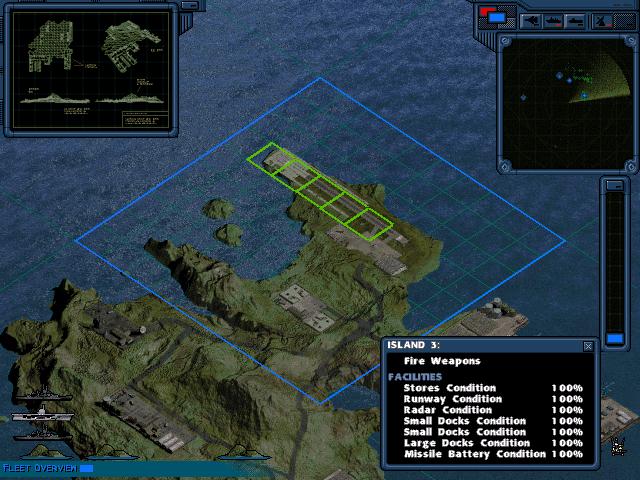Select the submarine toolbar icon
Viewport: 640px width, 480px height.
[x=575, y=20]
